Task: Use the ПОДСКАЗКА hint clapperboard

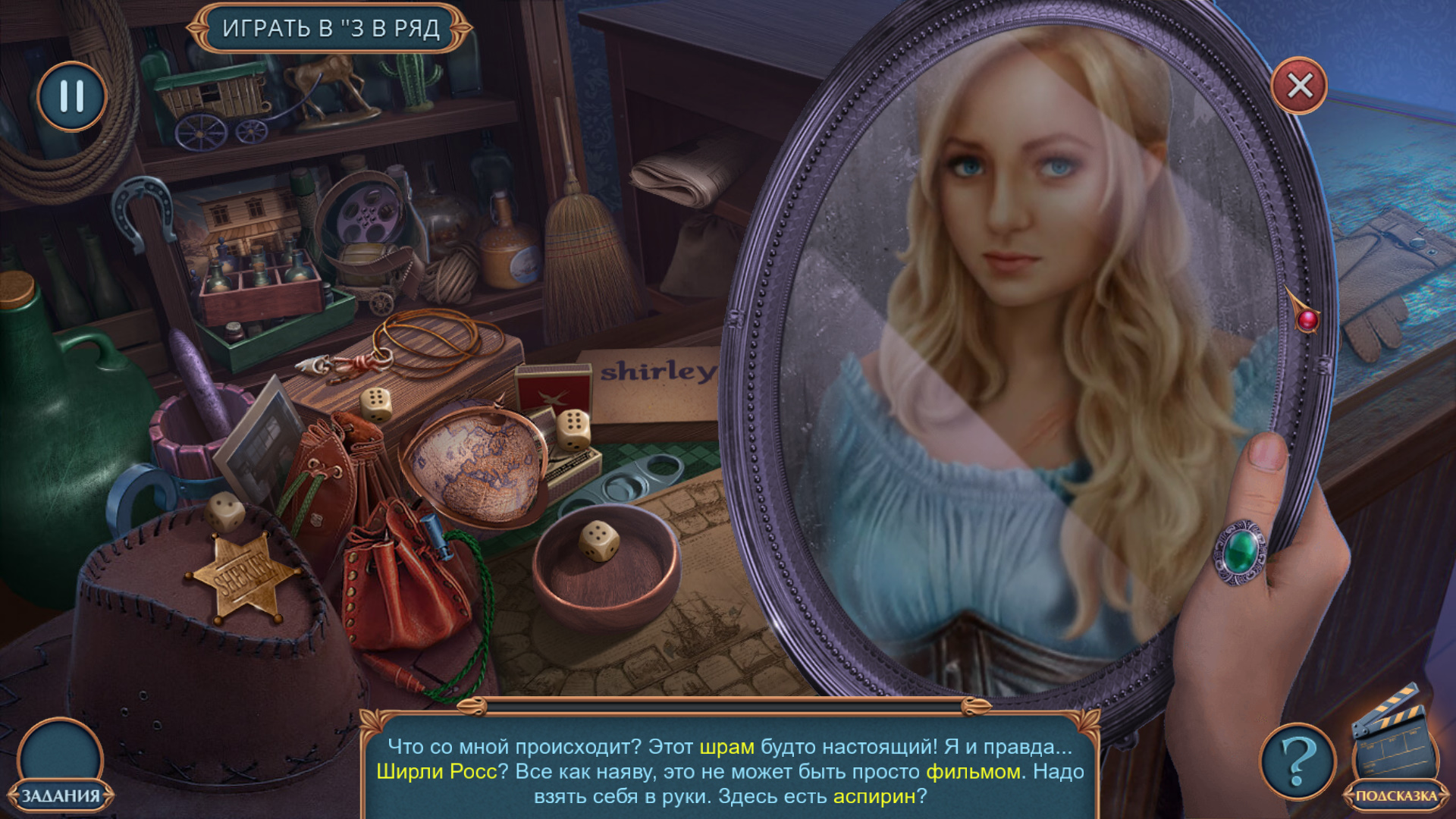Action: [x=1395, y=751]
